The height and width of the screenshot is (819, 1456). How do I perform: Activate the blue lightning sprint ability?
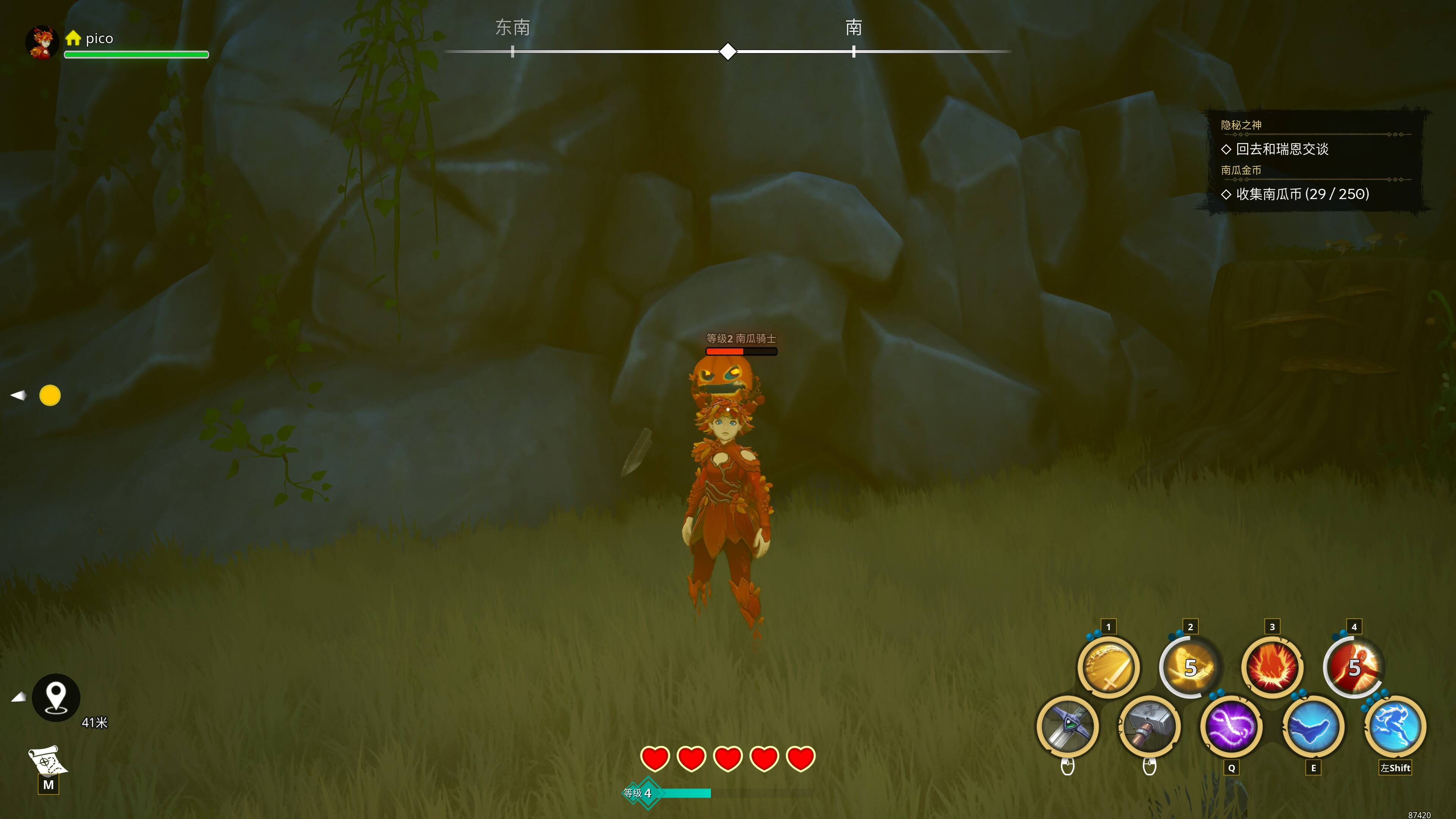[x=1395, y=726]
